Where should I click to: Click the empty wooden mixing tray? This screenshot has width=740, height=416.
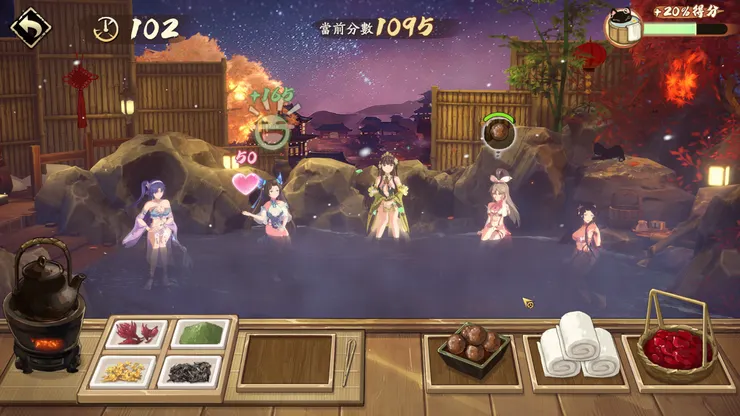[x=287, y=361]
